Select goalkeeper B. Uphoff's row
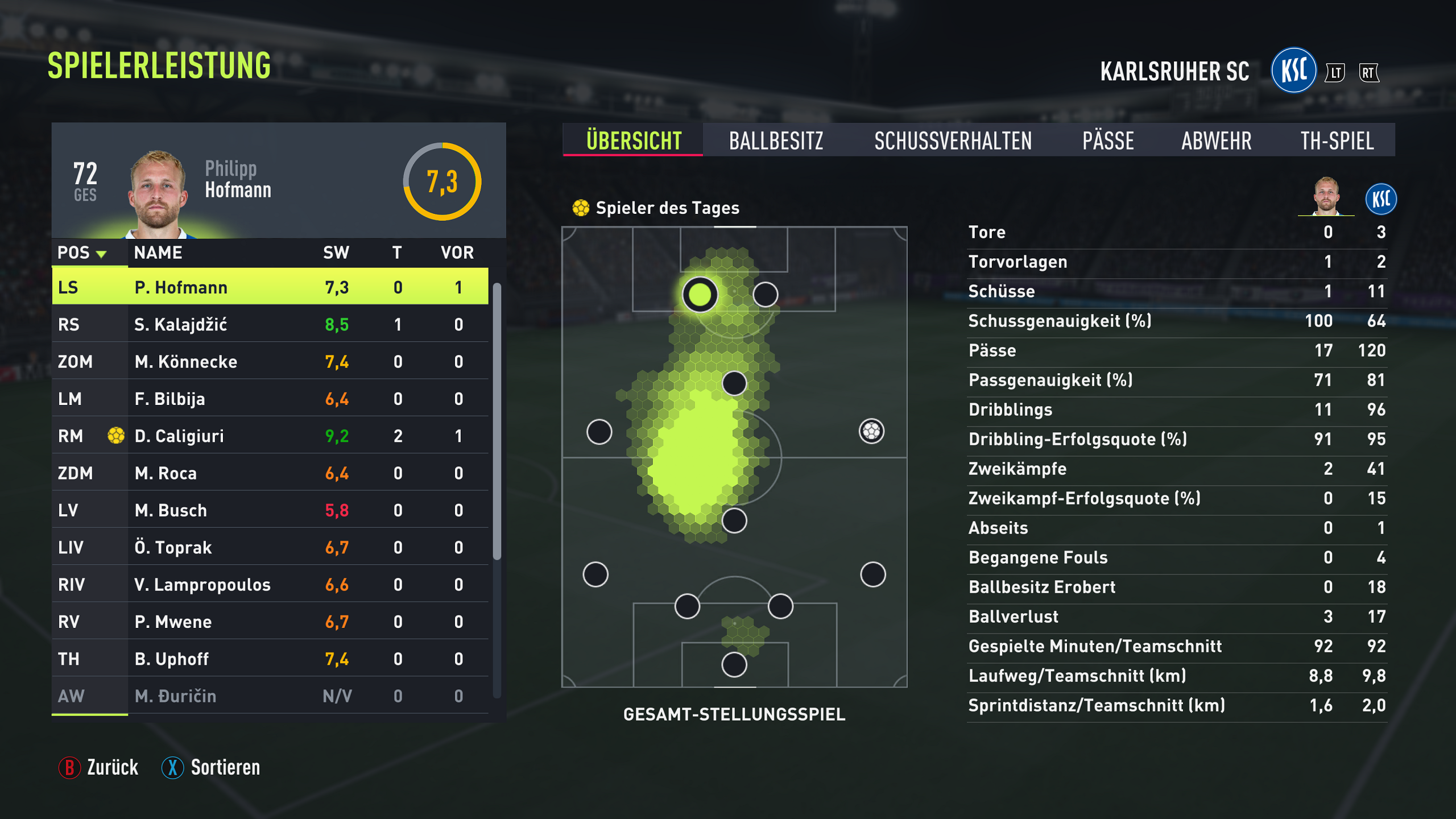 pyautogui.click(x=270, y=659)
